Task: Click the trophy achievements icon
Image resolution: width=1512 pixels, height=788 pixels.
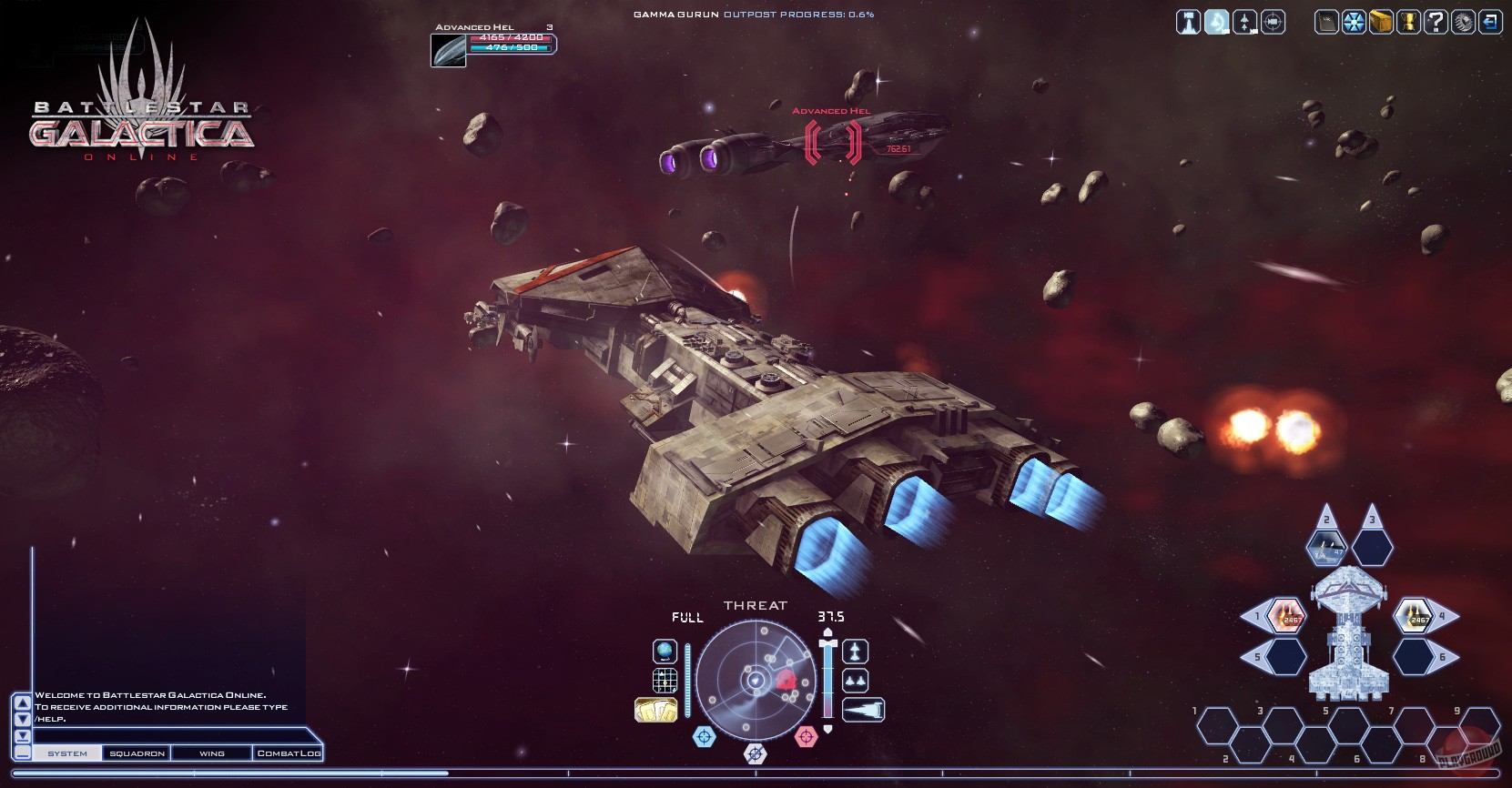Action: [1410, 23]
